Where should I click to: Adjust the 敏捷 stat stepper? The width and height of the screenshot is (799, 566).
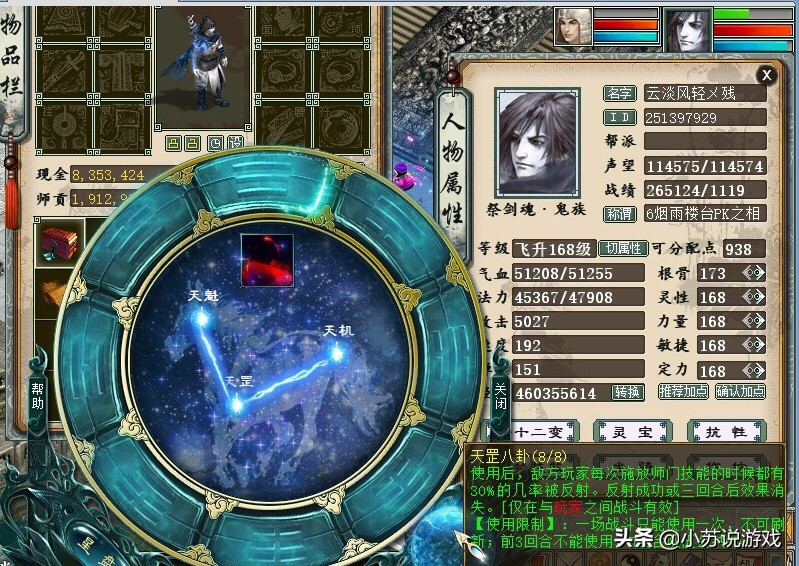pyautogui.click(x=753, y=345)
